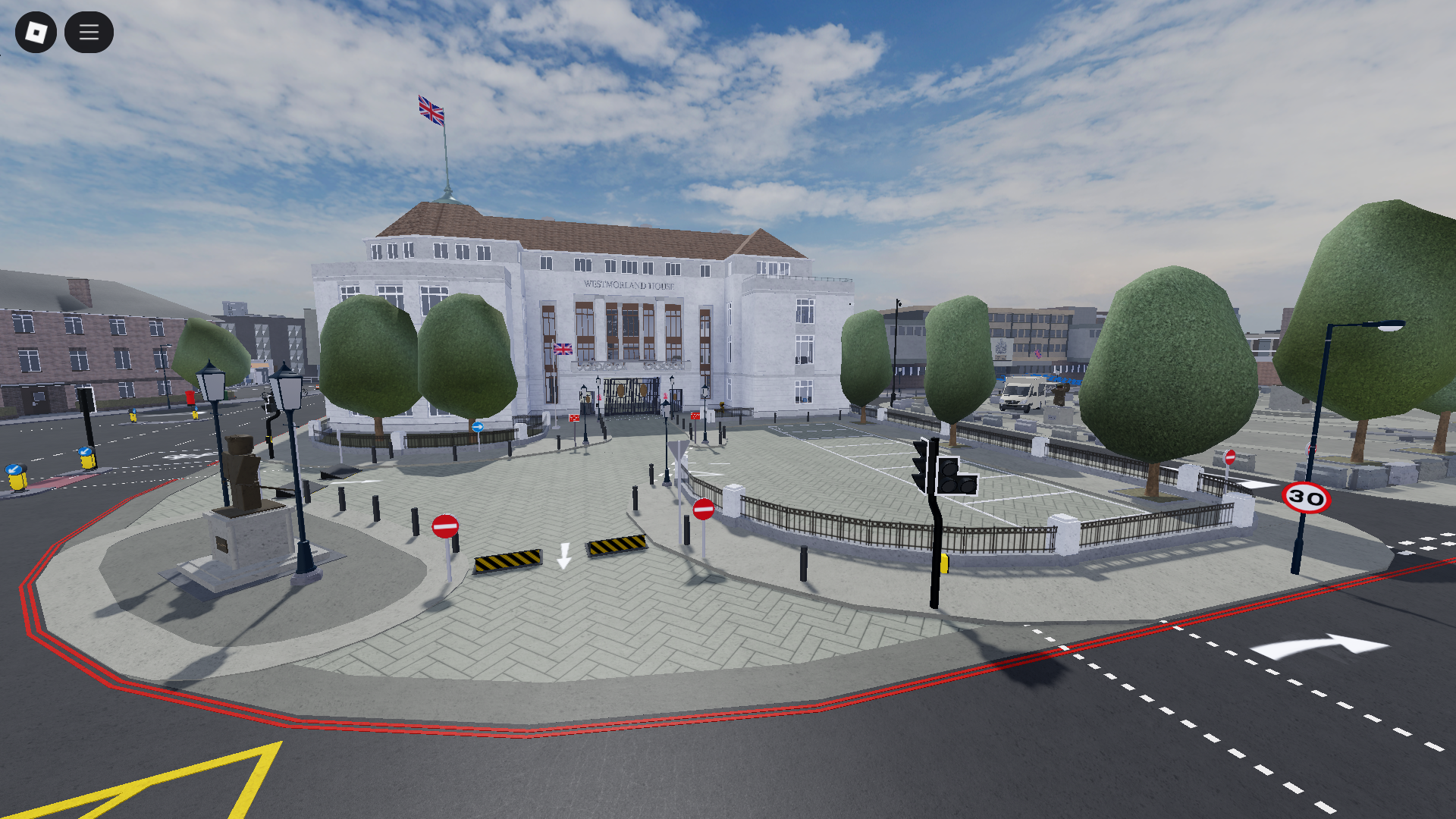1456x819 pixels.
Task: Click the hamburger menu icon
Action: point(89,33)
